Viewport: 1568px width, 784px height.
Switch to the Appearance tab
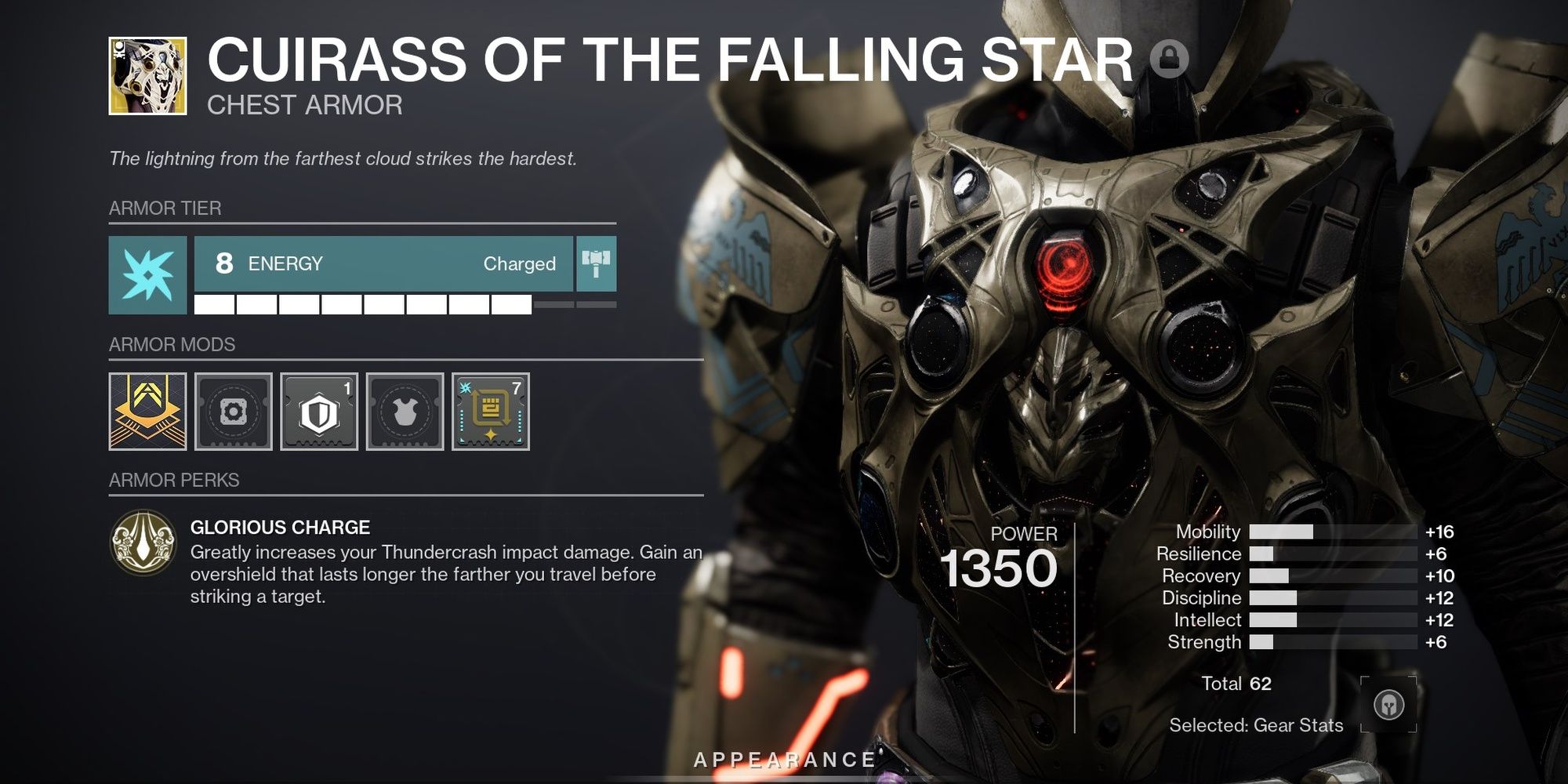point(784,758)
